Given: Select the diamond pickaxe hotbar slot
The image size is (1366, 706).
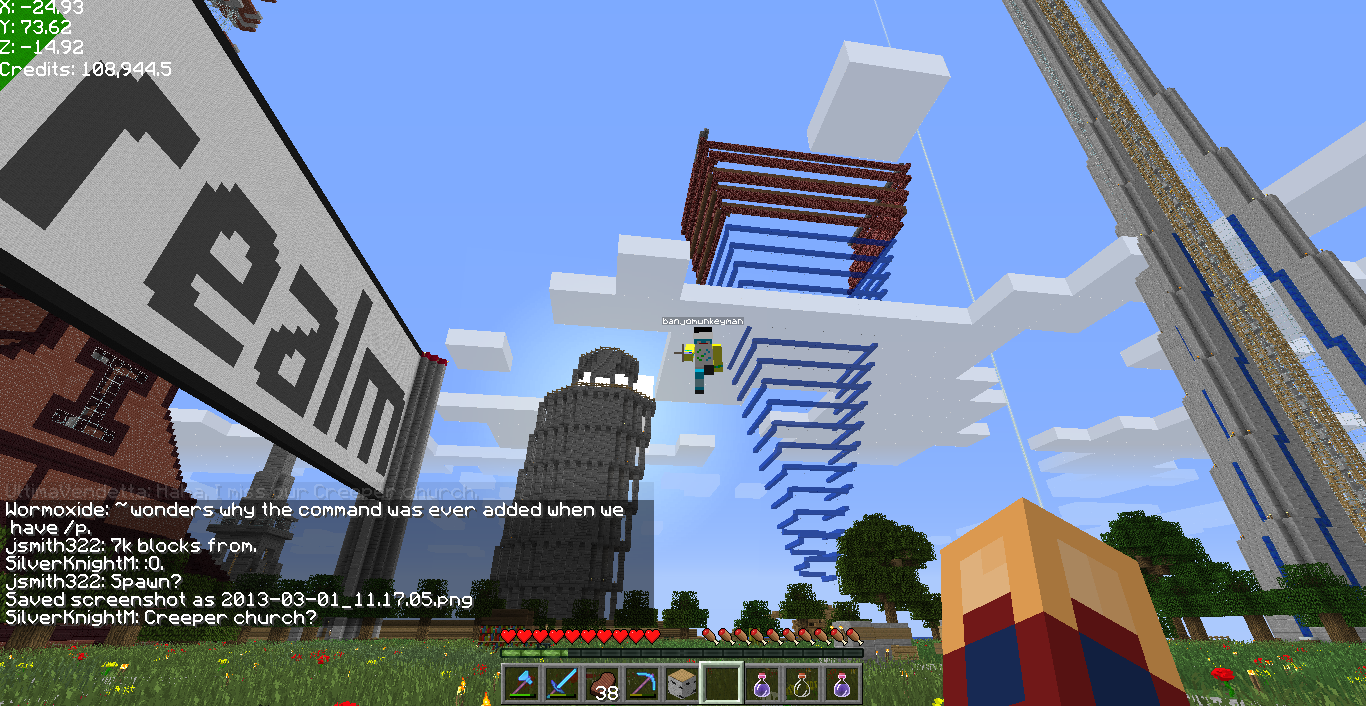Looking at the screenshot, I should click(641, 684).
